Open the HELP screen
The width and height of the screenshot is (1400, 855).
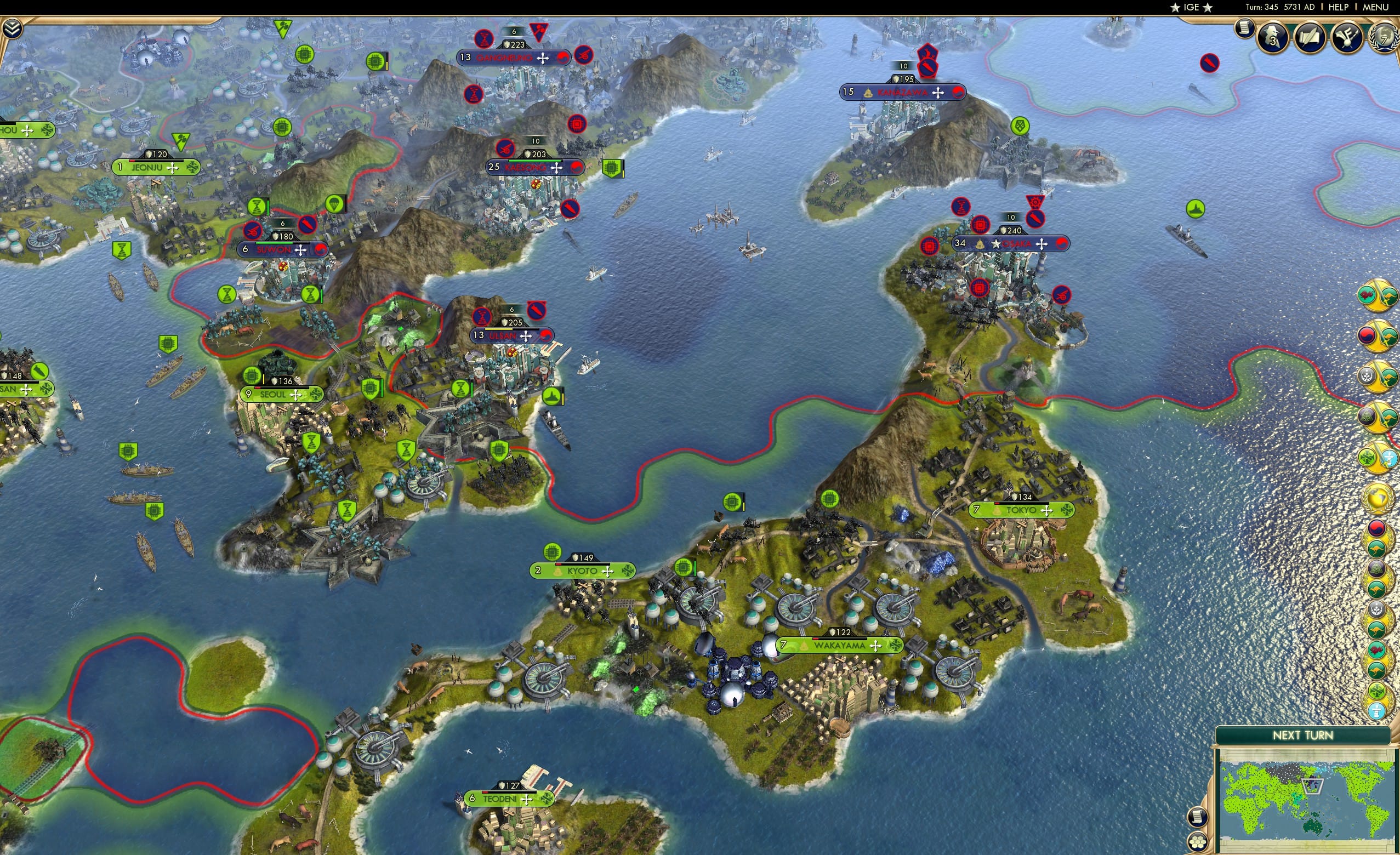click(x=1339, y=7)
